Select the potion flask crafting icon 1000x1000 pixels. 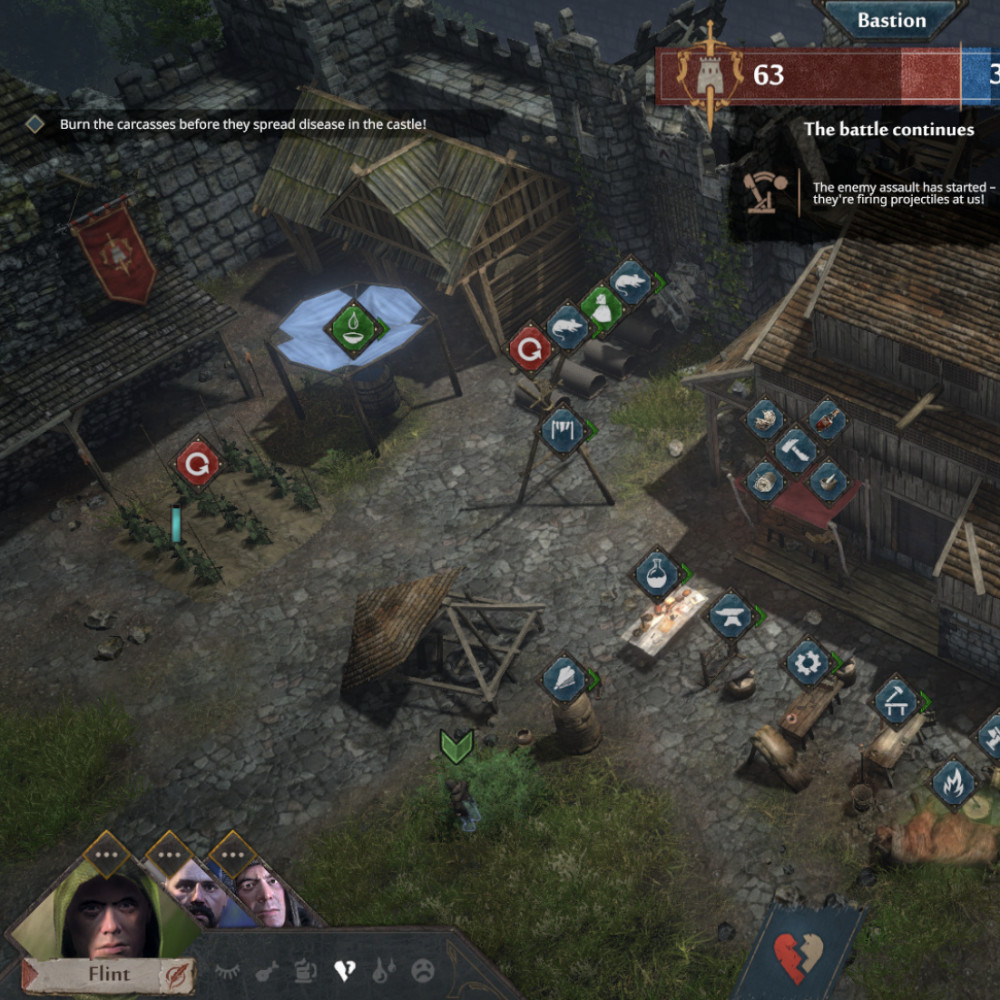tap(657, 574)
